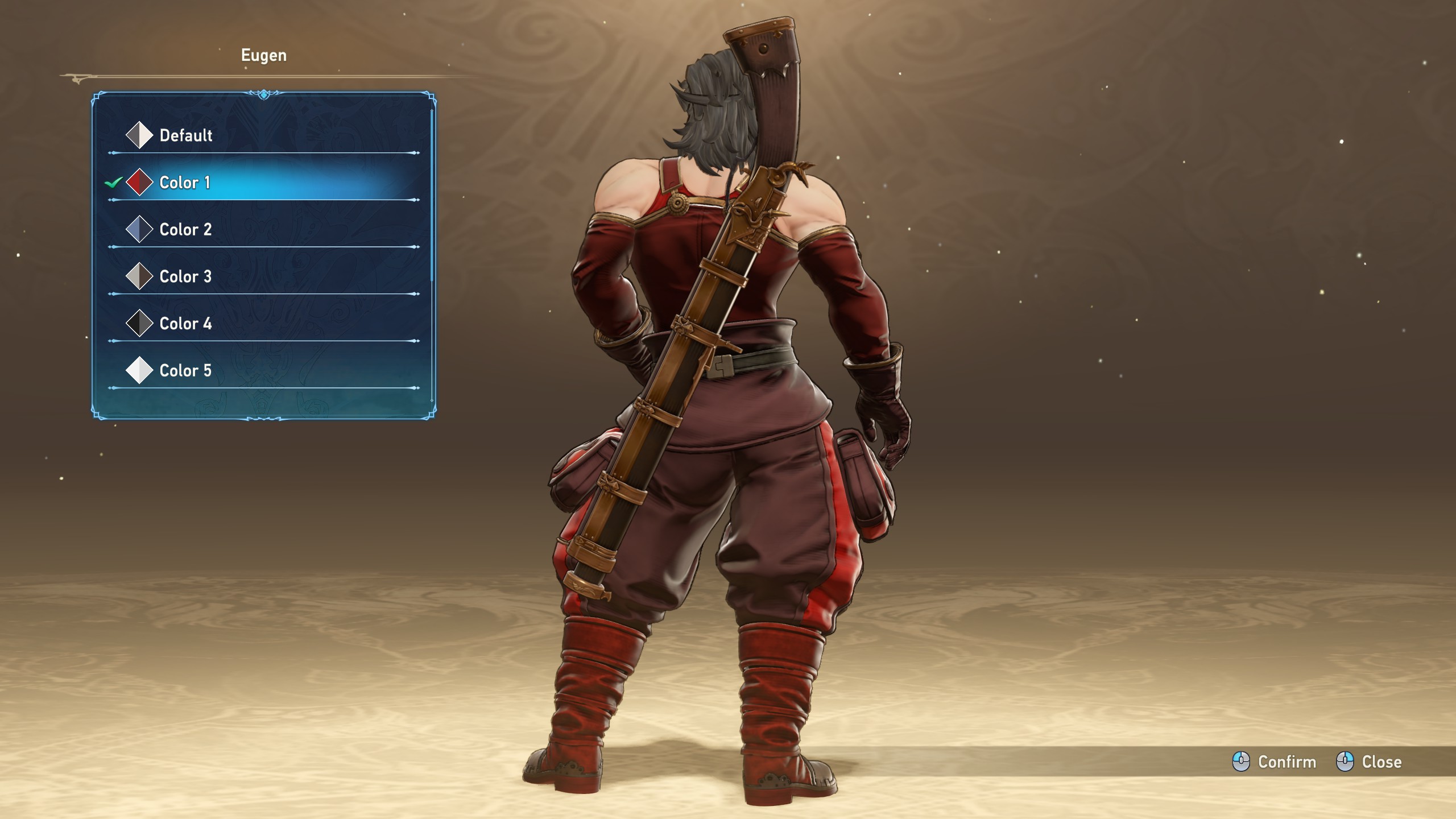
Task: Pick the Color 2 outfit palette
Action: click(x=185, y=230)
